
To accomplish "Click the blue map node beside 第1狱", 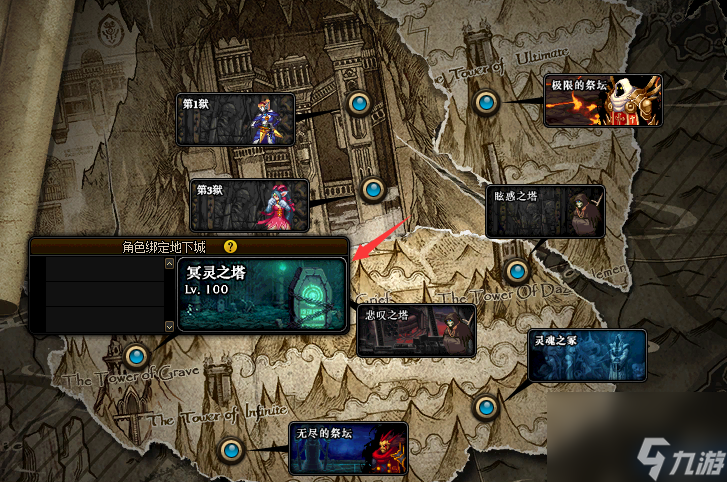I will click(x=360, y=102).
